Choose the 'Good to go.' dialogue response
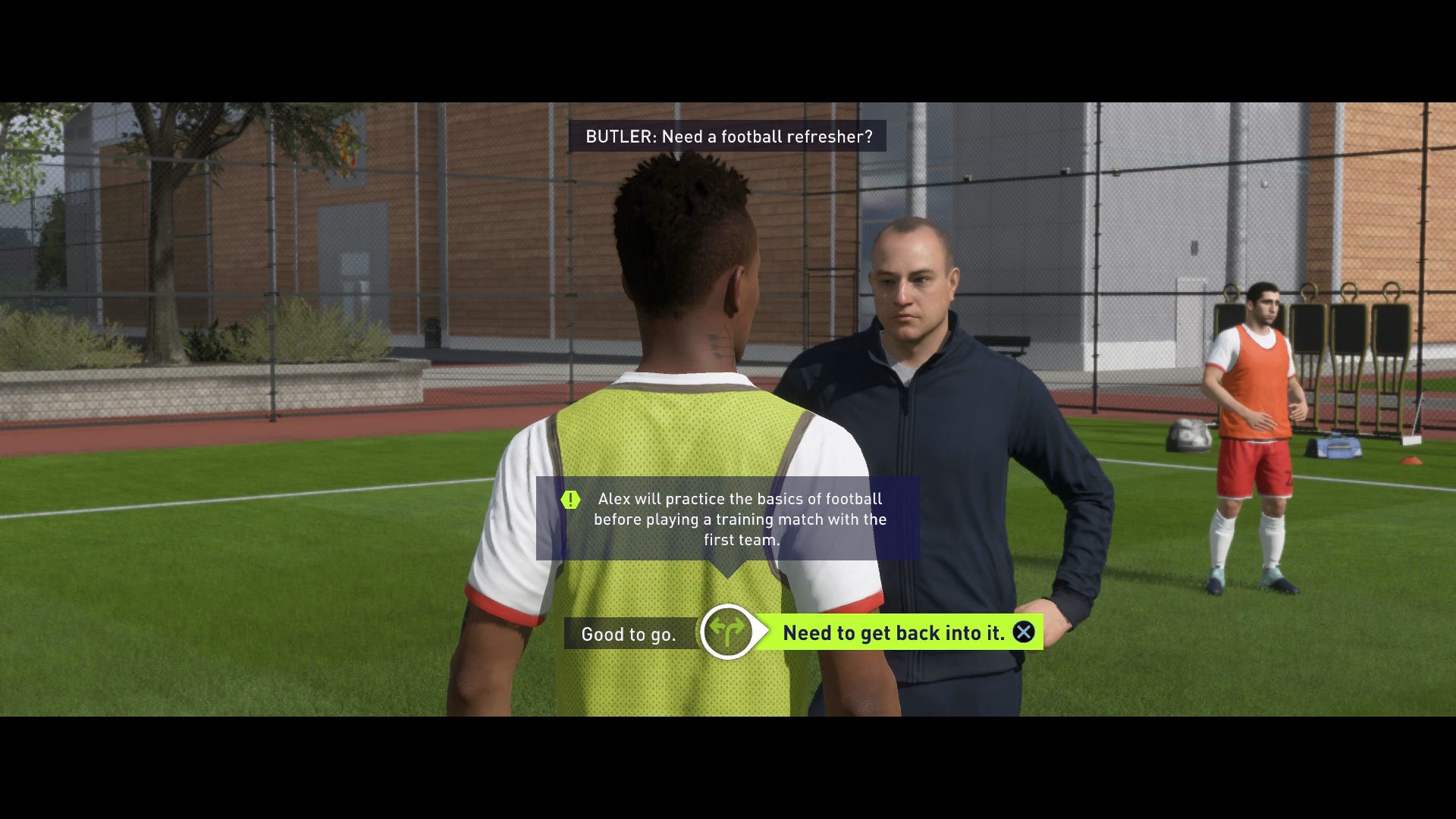1456x819 pixels. click(629, 634)
